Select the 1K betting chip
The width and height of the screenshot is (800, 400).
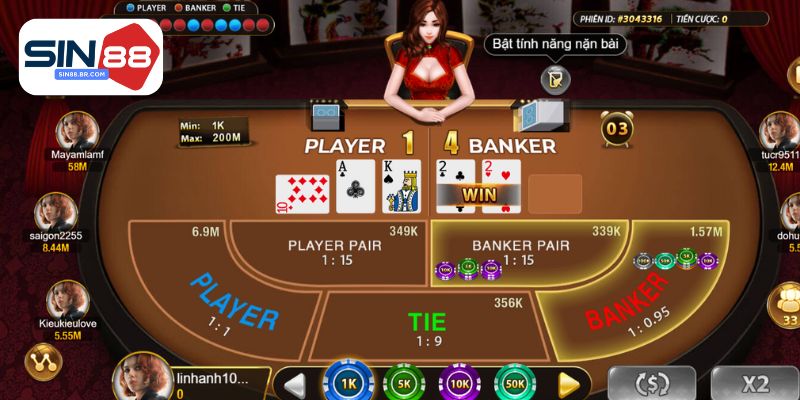click(x=348, y=384)
